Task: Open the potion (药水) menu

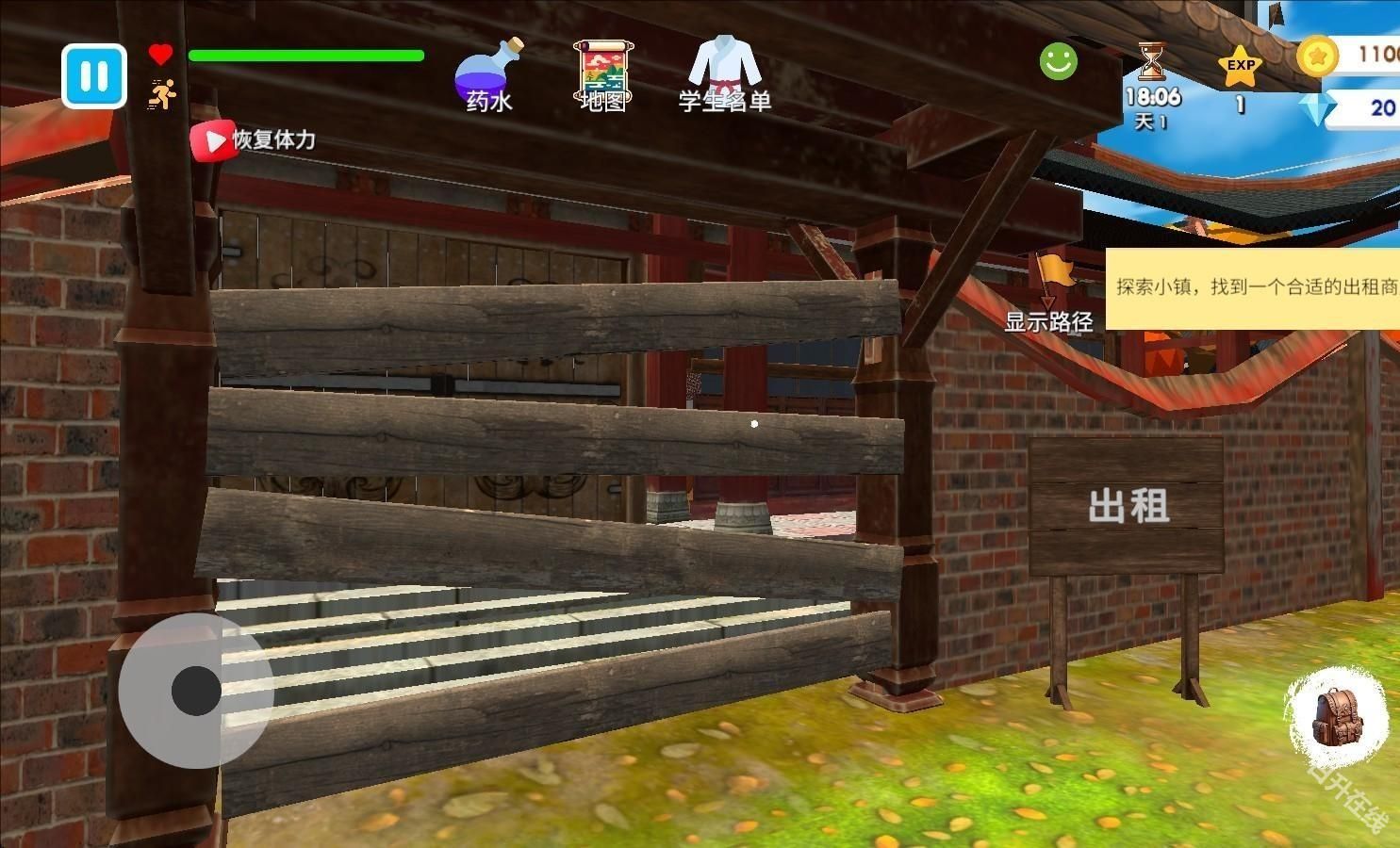Action: (488, 75)
